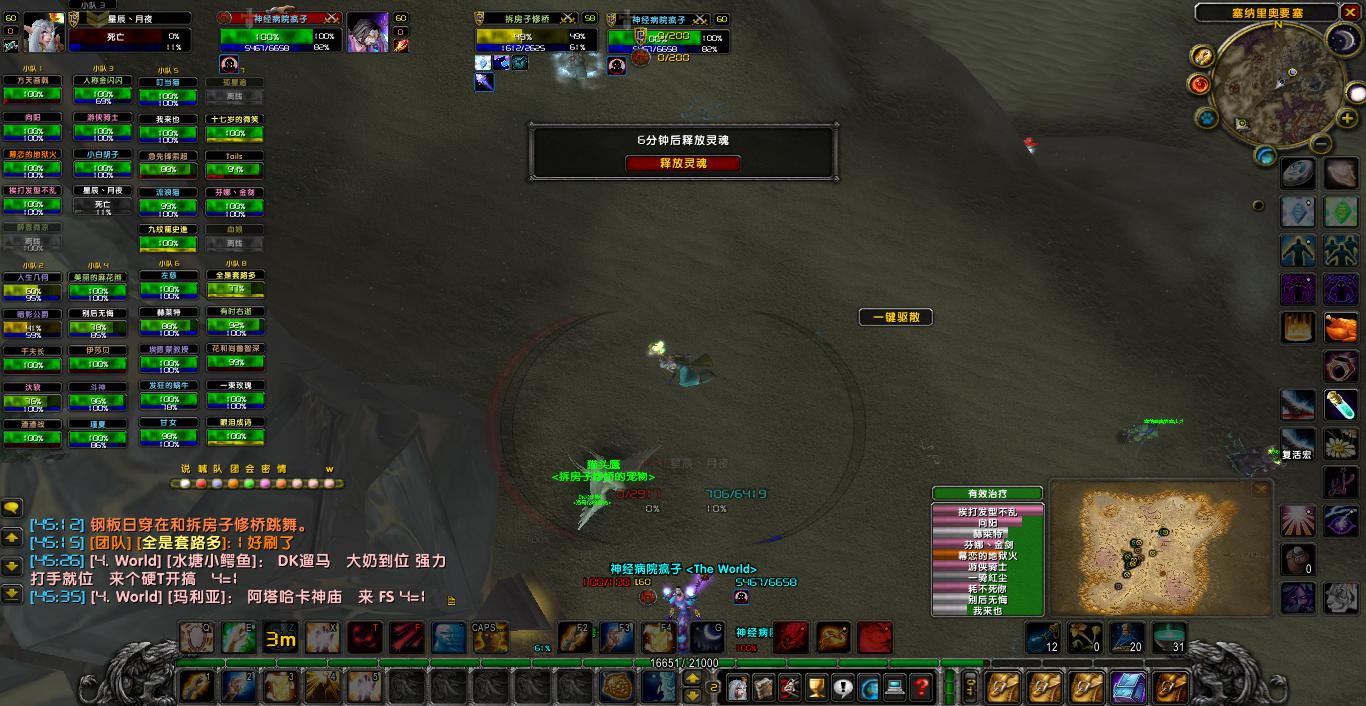
Task: Use the teal potion vial slot
Action: pos(1341,405)
